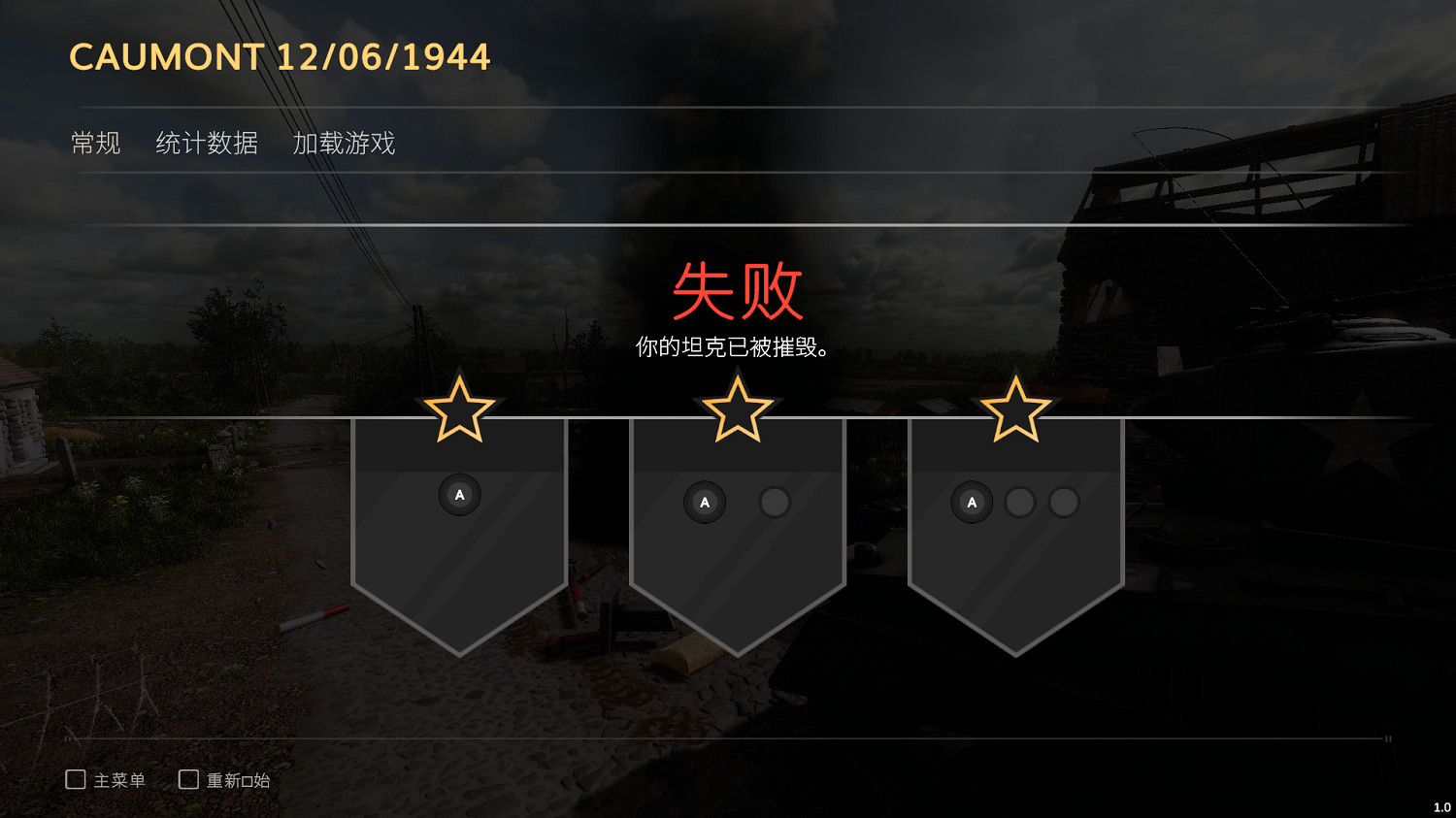Viewport: 1456px width, 818px height.
Task: Click the red 失败 defeat text
Action: pyautogui.click(x=738, y=294)
